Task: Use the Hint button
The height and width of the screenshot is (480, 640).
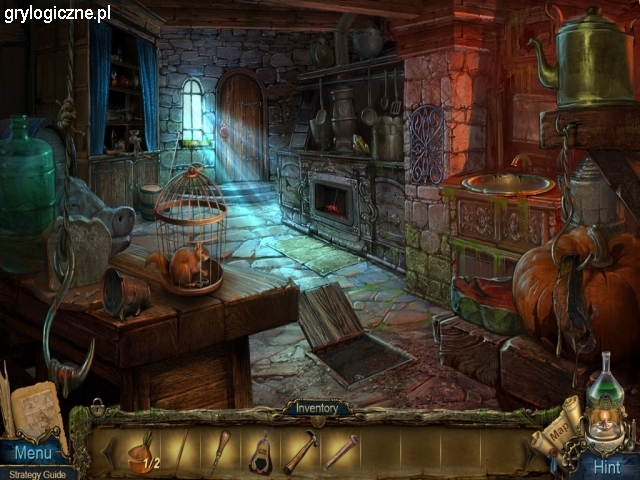Action: point(606,466)
